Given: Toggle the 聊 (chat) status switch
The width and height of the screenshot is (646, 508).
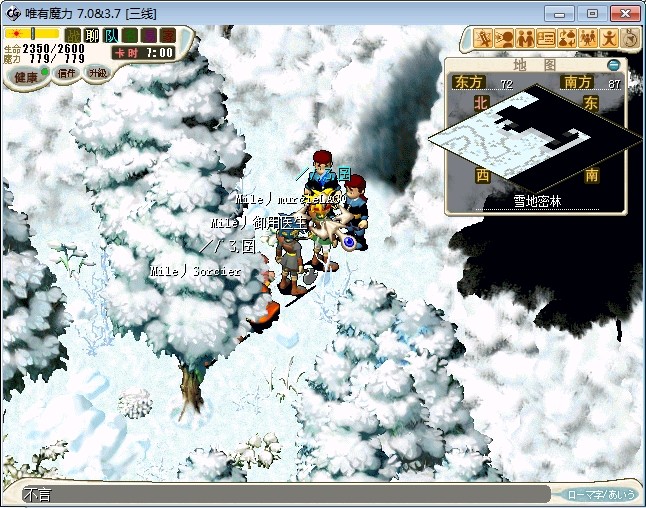Looking at the screenshot, I should point(92,36).
